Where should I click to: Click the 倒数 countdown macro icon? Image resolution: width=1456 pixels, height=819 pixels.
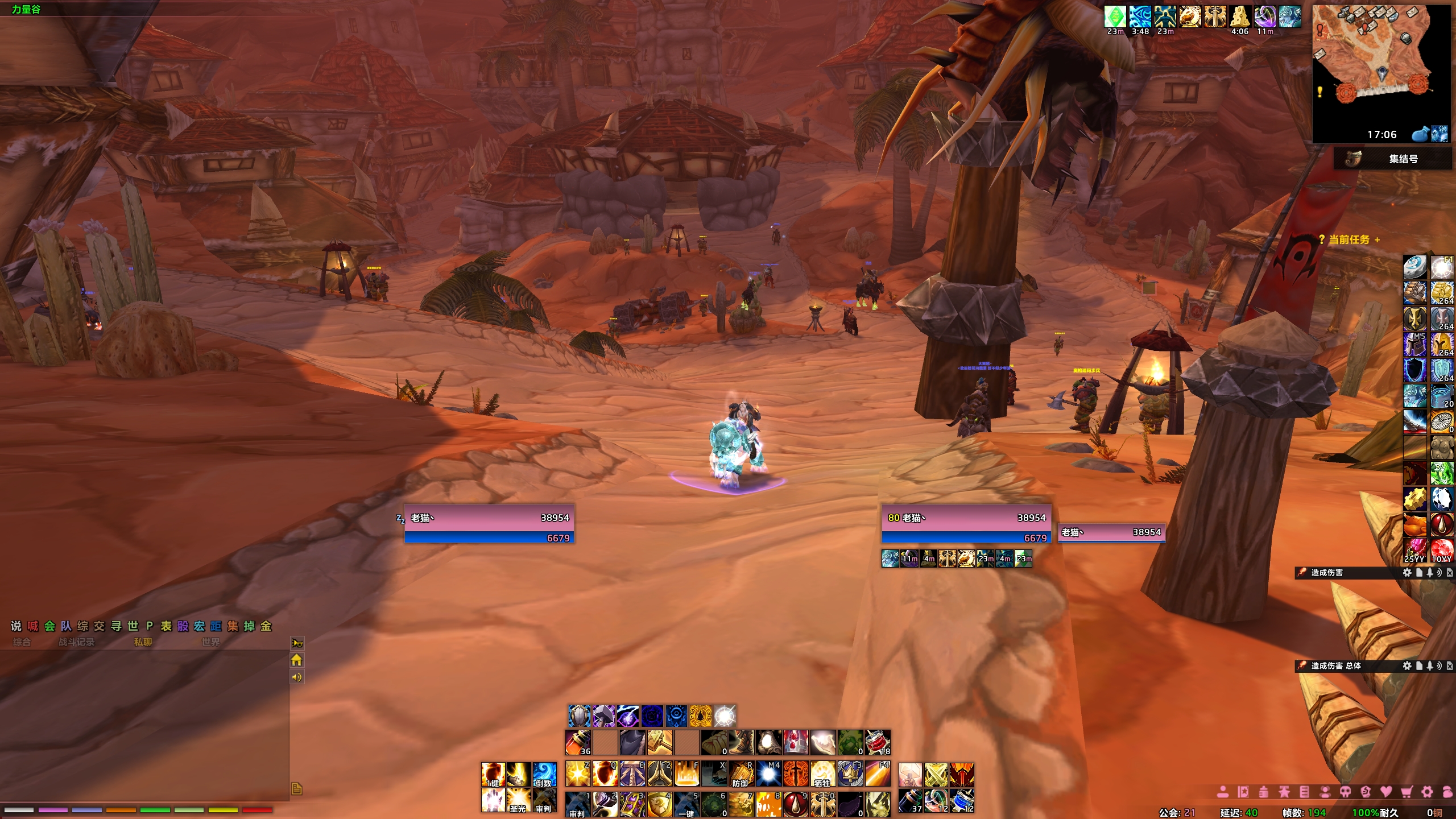(x=544, y=775)
